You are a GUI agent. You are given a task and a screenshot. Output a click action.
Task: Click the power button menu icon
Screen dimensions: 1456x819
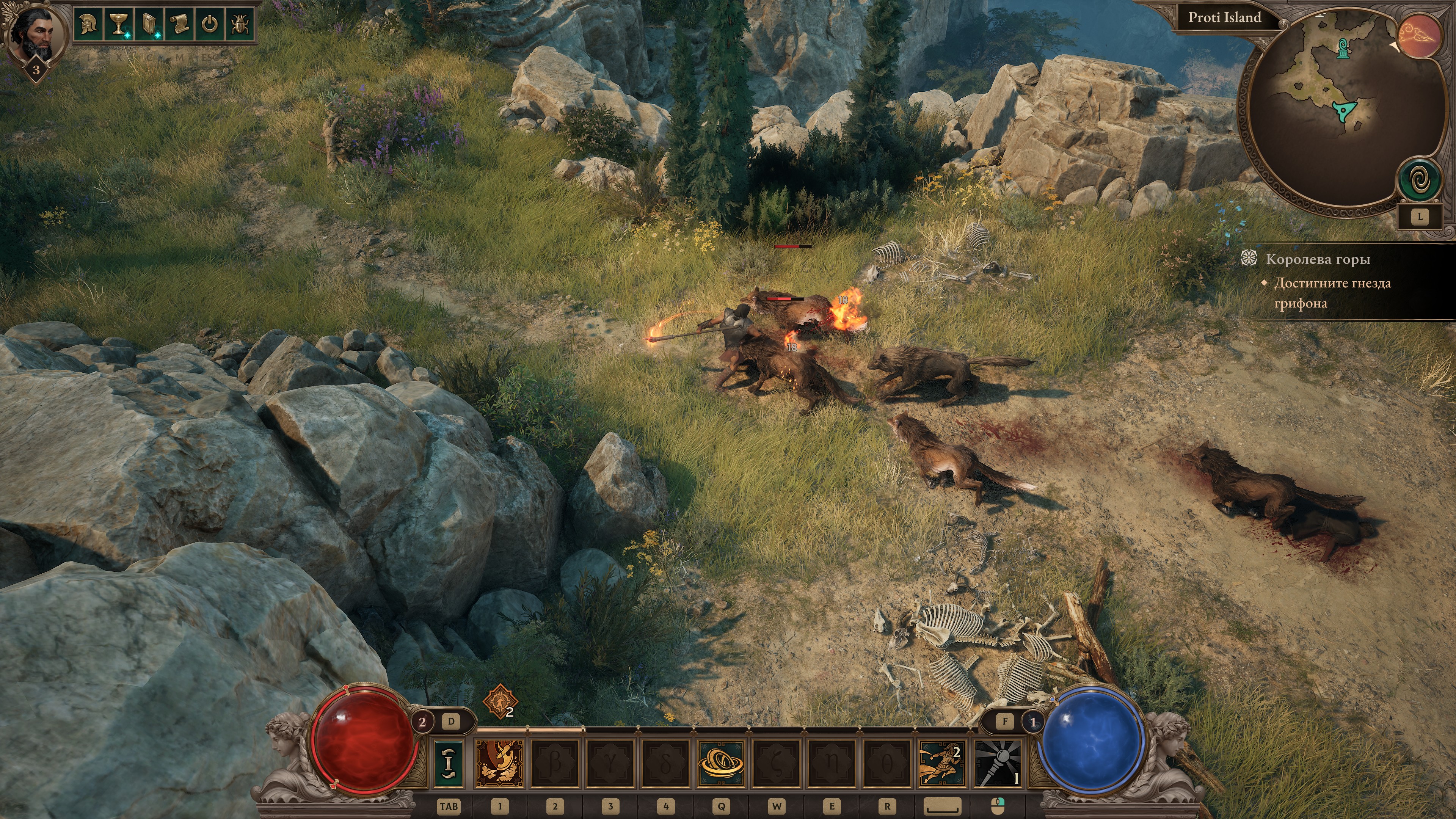click(x=210, y=24)
